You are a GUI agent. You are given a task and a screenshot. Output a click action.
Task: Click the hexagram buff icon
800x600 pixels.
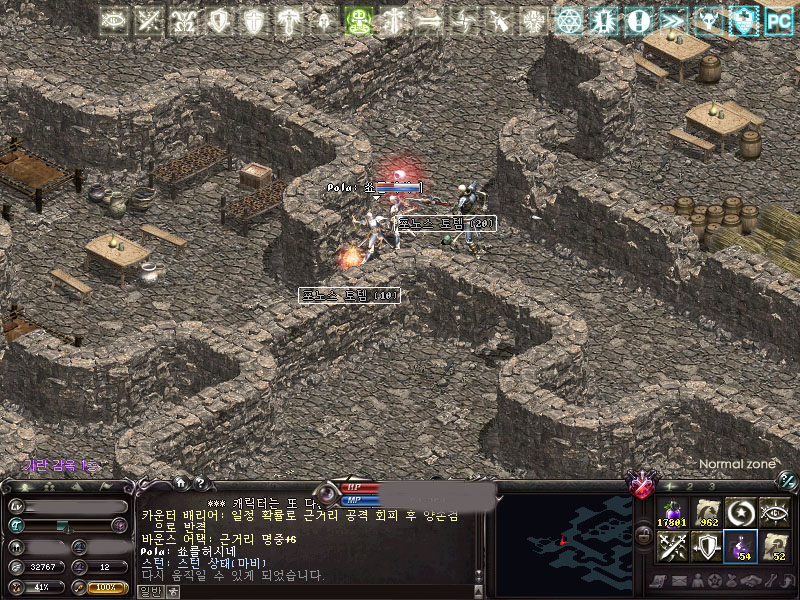click(570, 20)
